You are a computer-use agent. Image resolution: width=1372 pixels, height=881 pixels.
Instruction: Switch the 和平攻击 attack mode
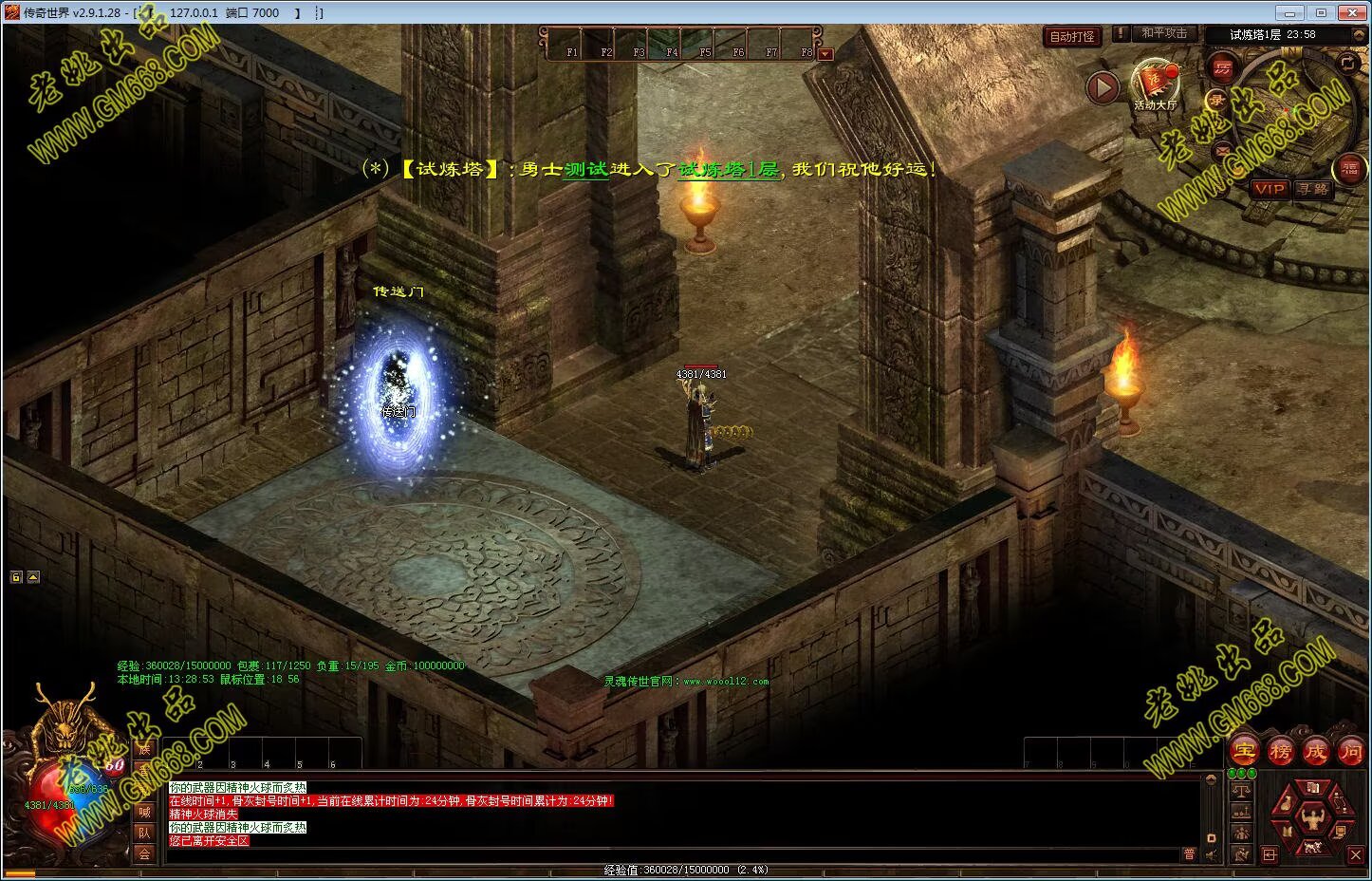[1163, 33]
